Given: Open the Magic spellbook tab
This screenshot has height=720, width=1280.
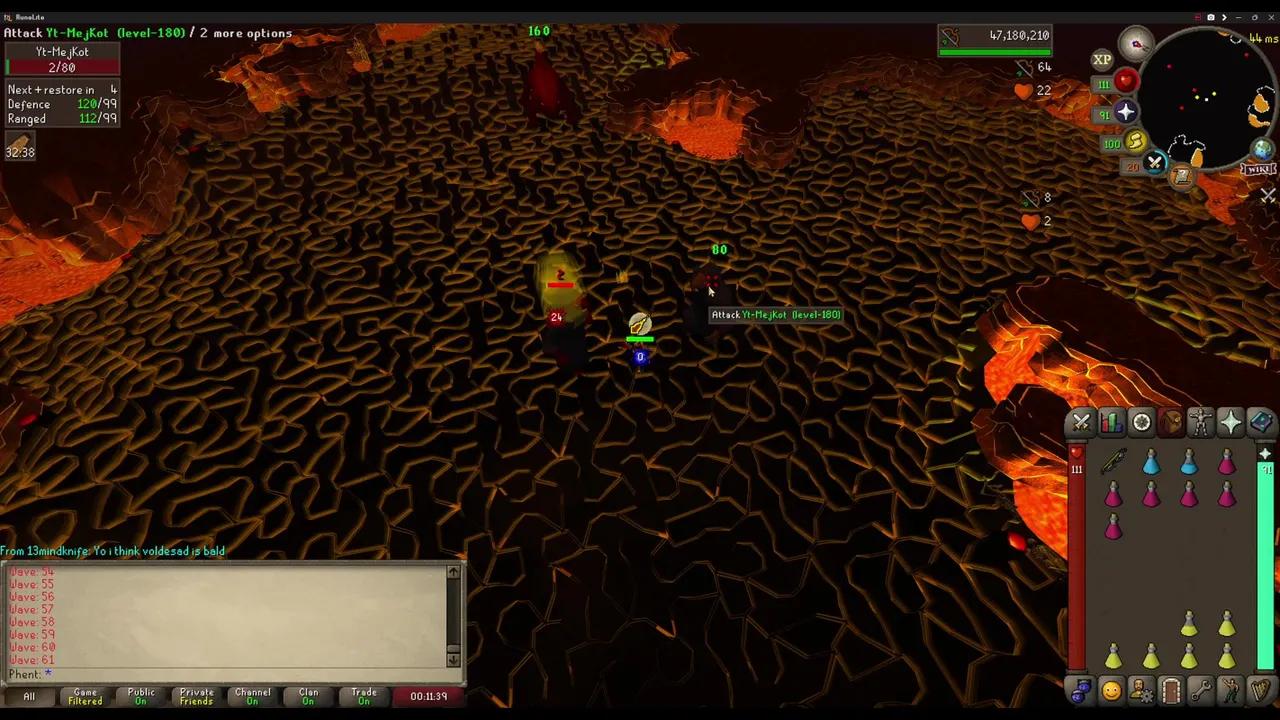Looking at the screenshot, I should (x=1259, y=423).
